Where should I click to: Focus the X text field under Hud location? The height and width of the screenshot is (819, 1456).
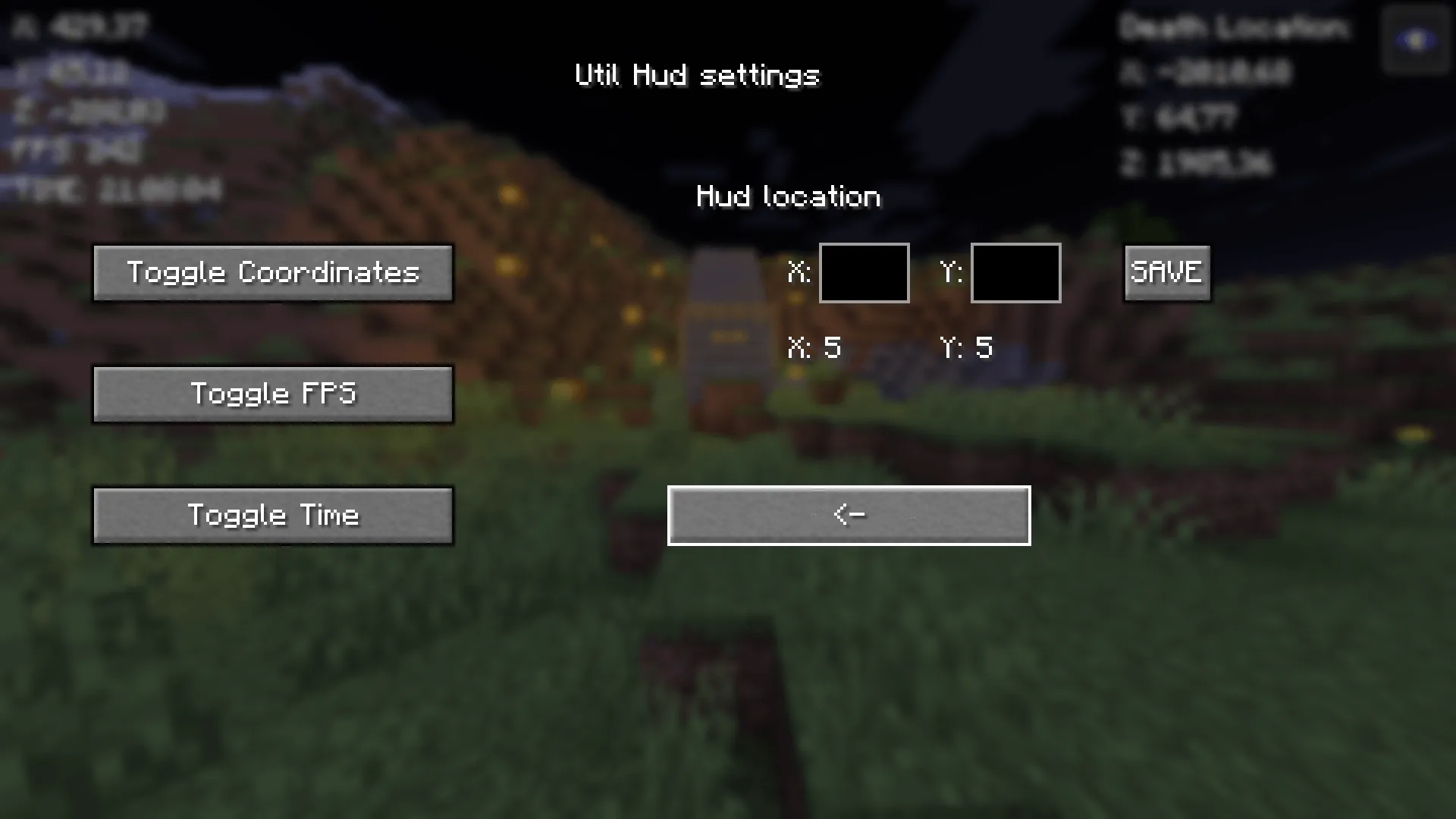(864, 273)
